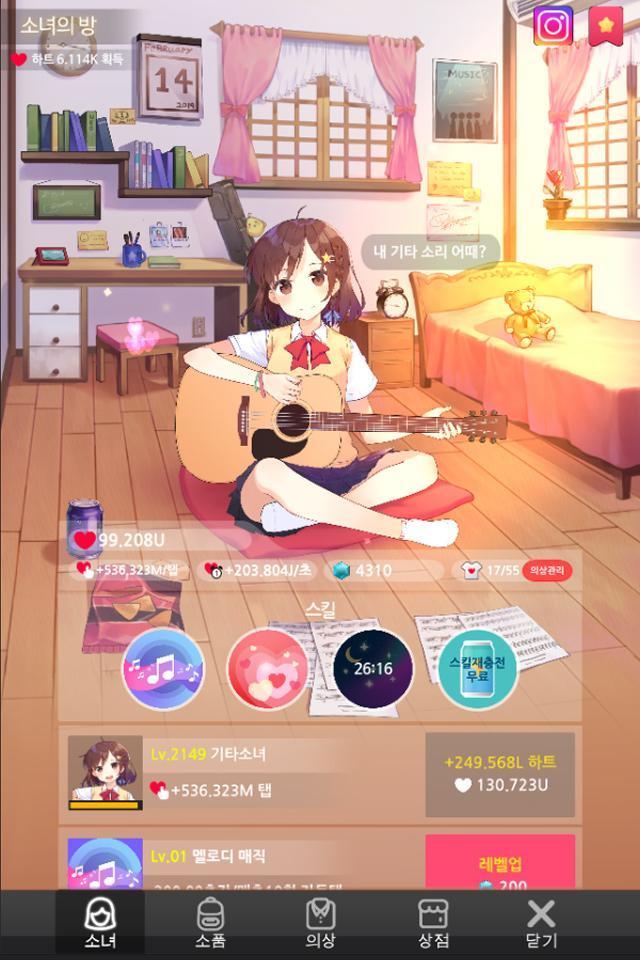Tap the pink star bookmark icon

605,26
